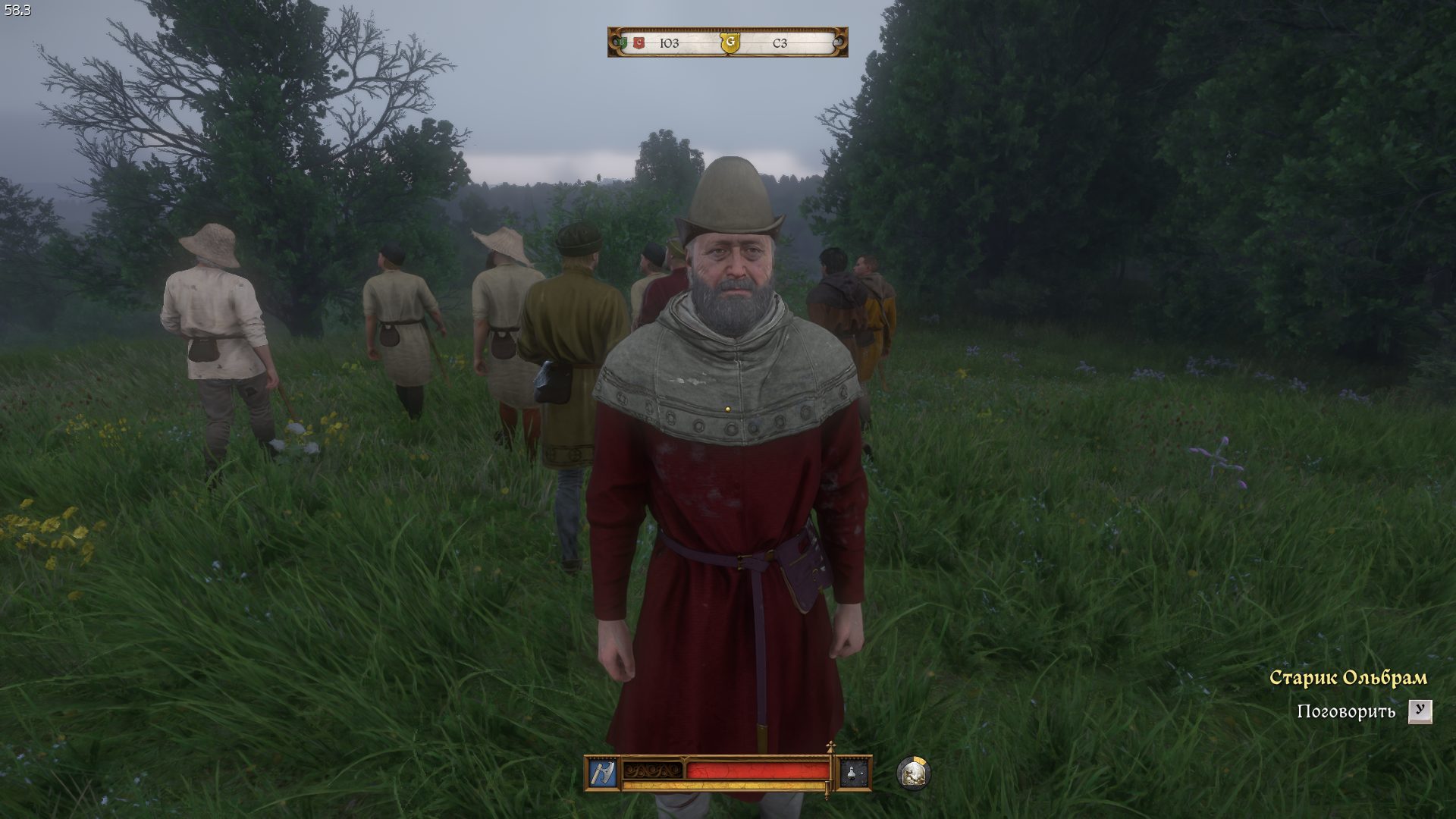Click the green B shield compass marker

click(623, 43)
